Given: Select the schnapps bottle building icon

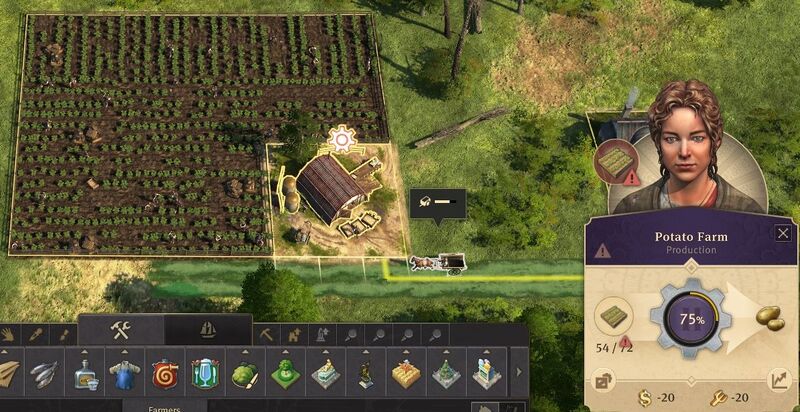Looking at the screenshot, I should (84, 375).
